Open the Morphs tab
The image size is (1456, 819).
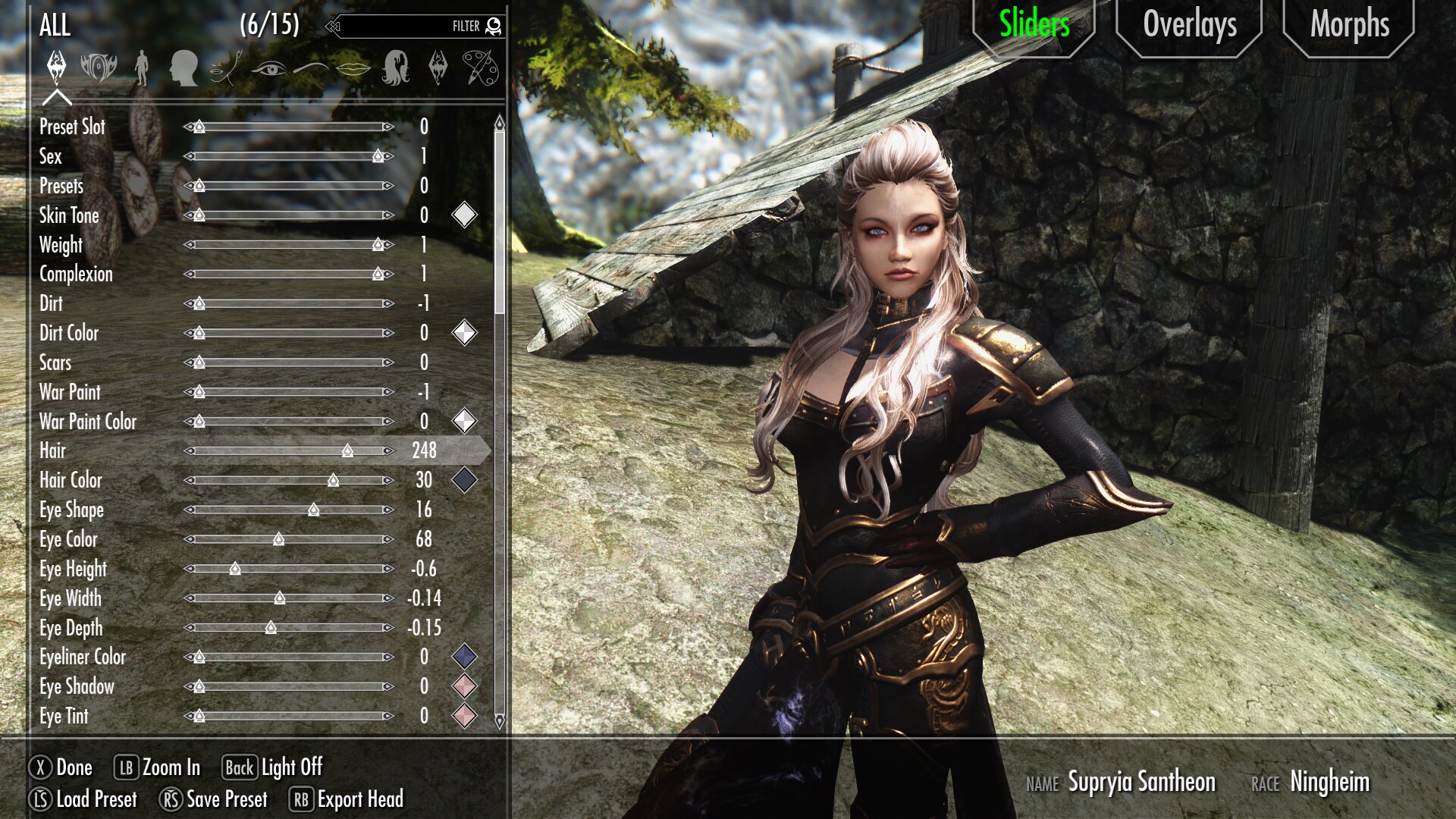(1349, 26)
